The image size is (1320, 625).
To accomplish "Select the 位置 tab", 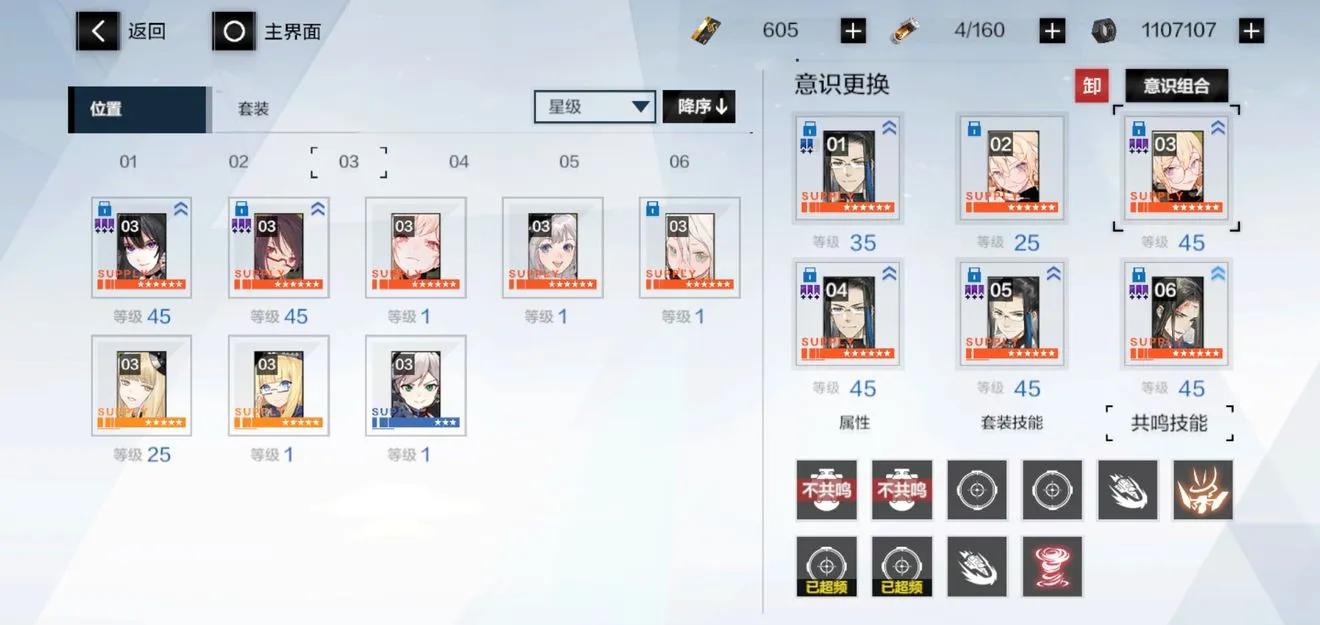I will pyautogui.click(x=137, y=109).
